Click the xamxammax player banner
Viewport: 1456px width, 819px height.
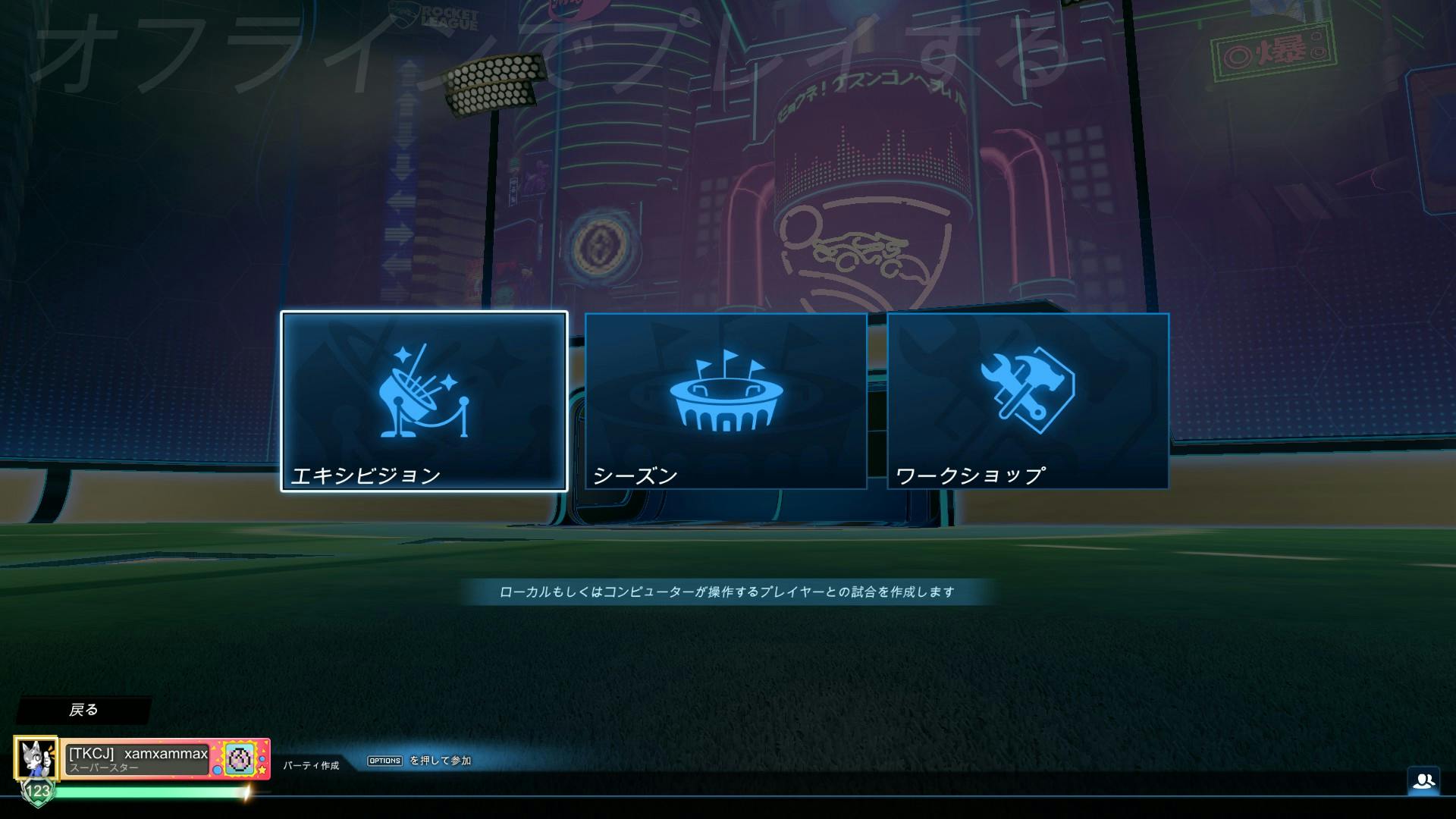click(138, 758)
